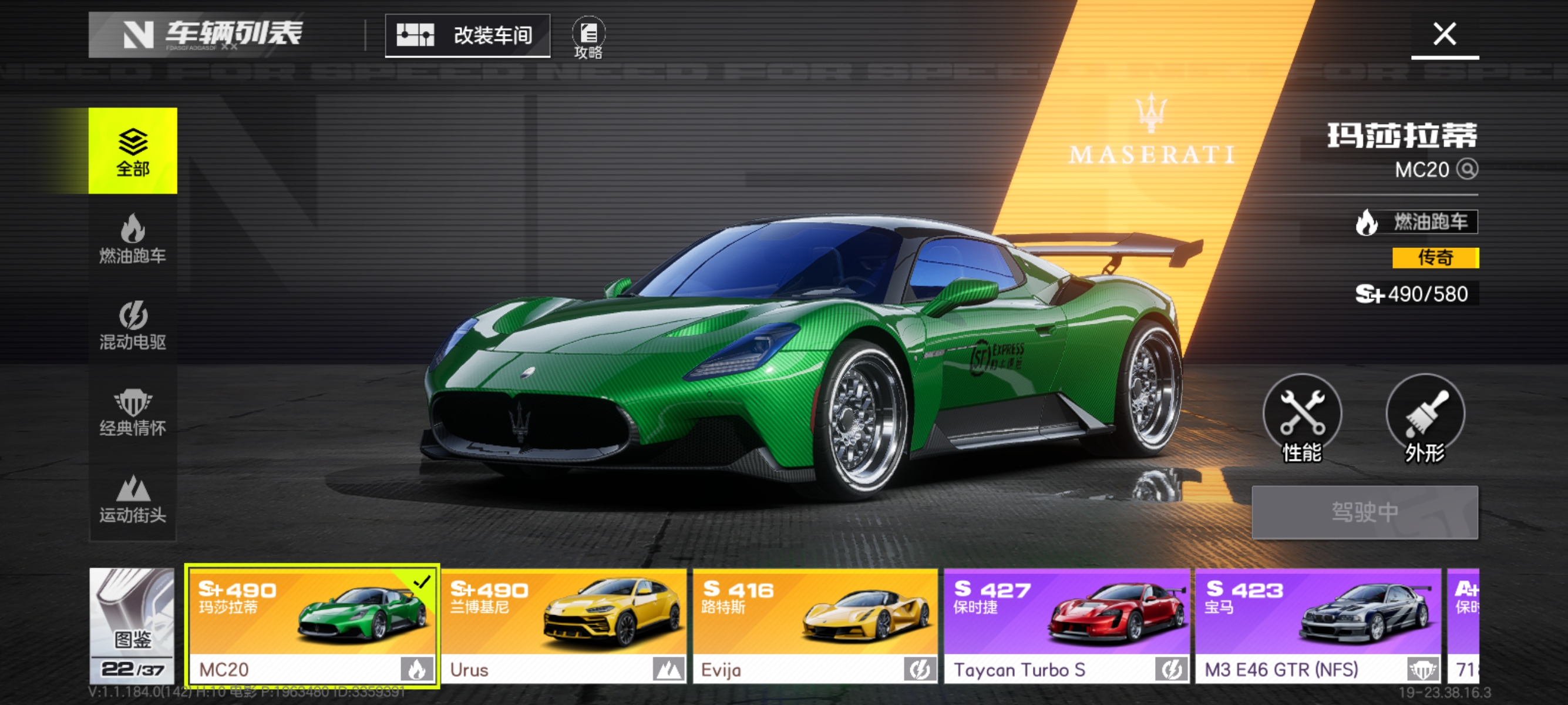
Task: Select the 全部 all vehicles tab
Action: tap(133, 150)
